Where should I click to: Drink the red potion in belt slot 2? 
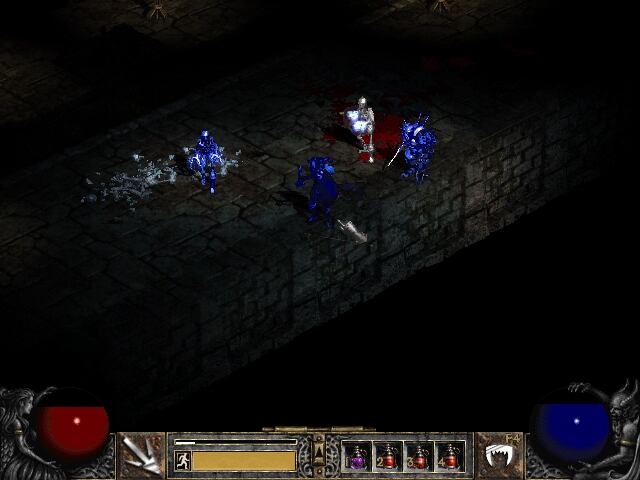(x=388, y=457)
